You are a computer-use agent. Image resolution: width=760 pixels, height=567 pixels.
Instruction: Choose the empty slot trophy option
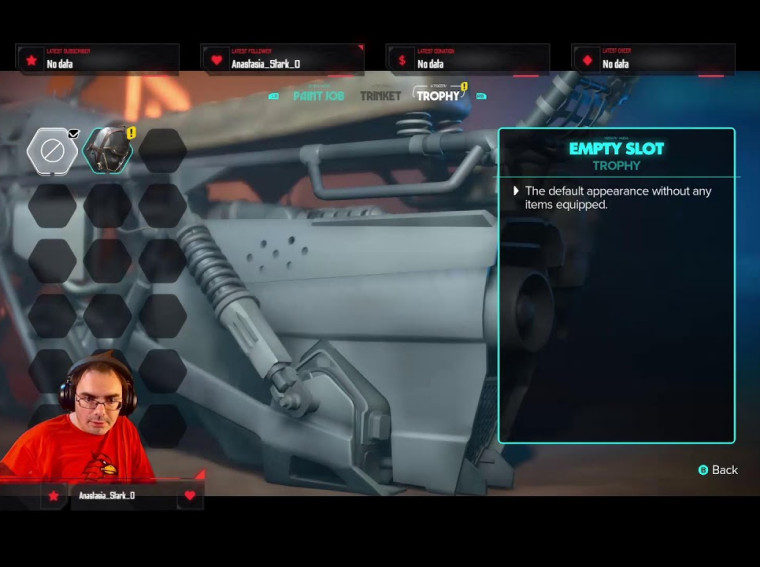(x=52, y=151)
